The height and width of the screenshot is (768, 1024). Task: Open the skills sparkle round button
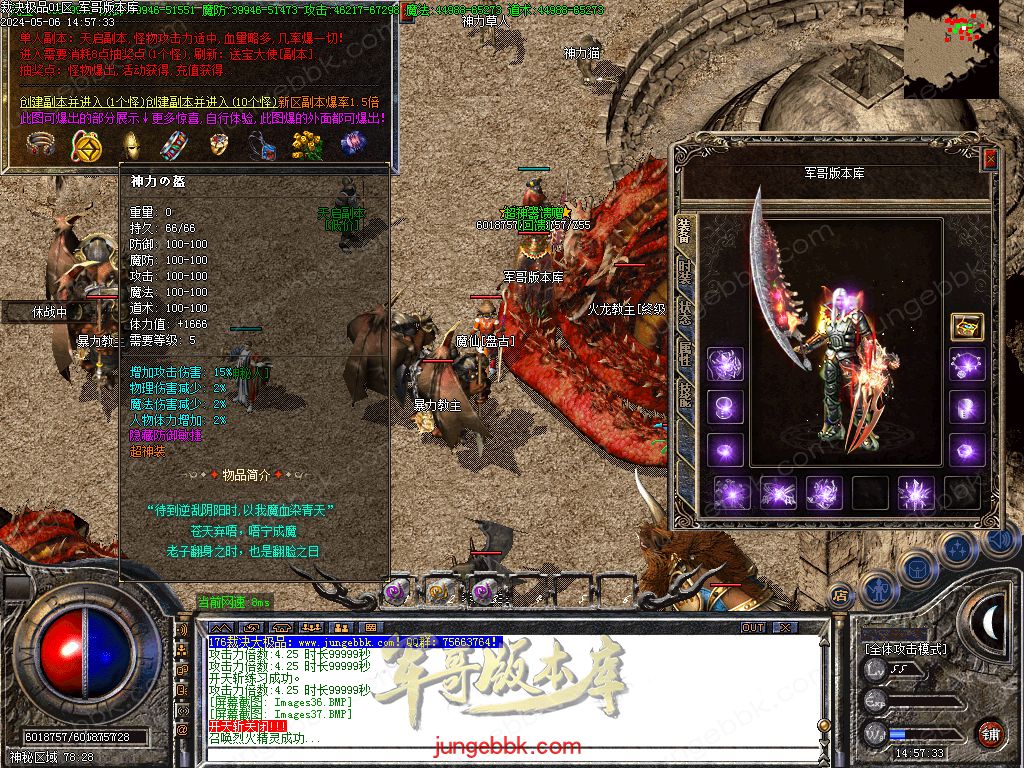[957, 550]
